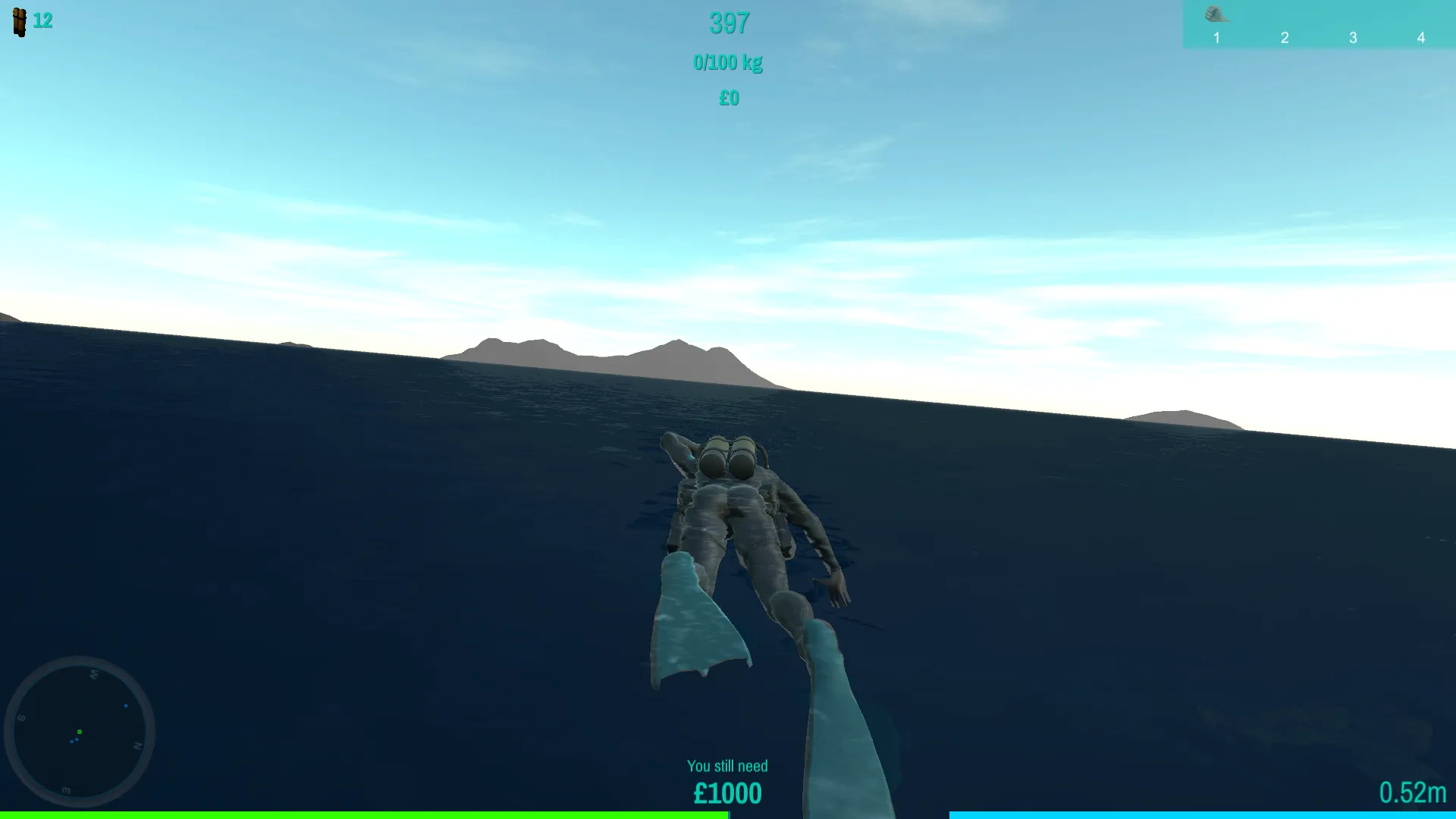1456x819 pixels.
Task: Open the 0/100 kg weight display
Action: pos(728,62)
